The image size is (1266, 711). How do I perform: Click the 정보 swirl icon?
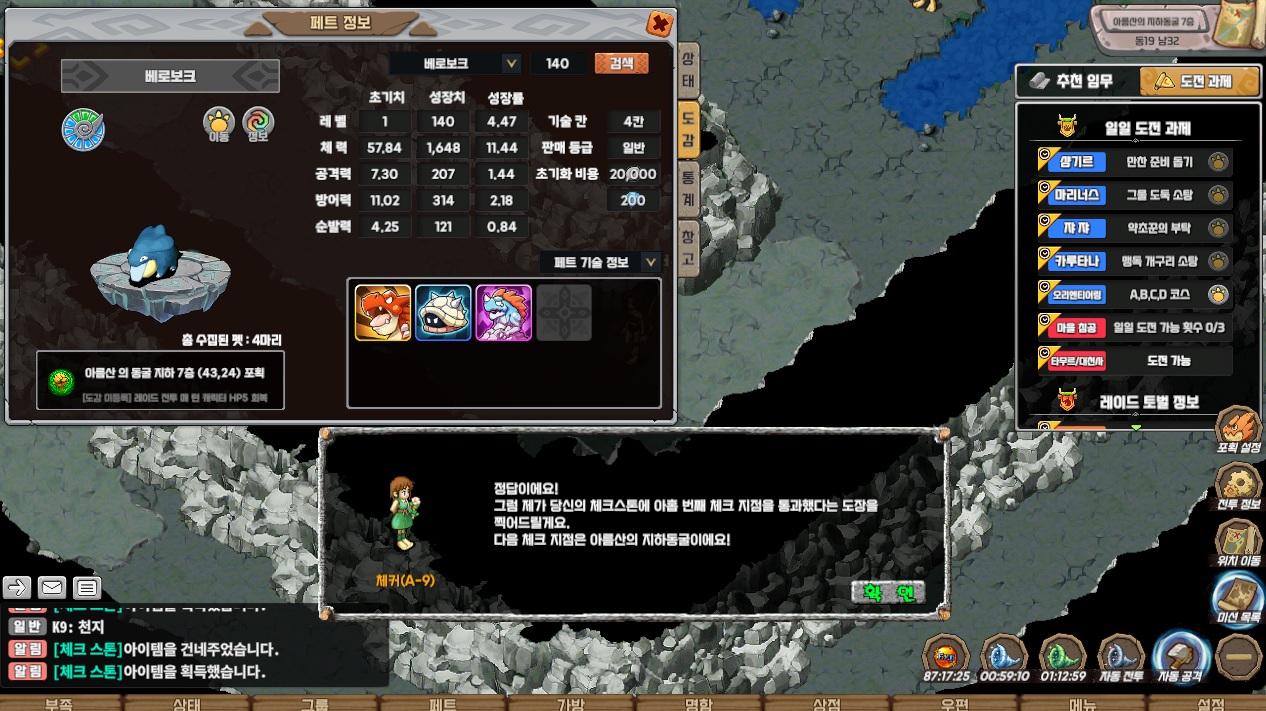click(x=257, y=126)
